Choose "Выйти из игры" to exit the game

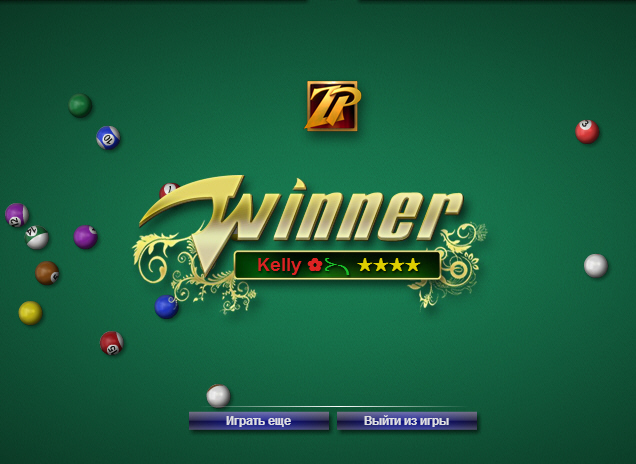pos(406,421)
